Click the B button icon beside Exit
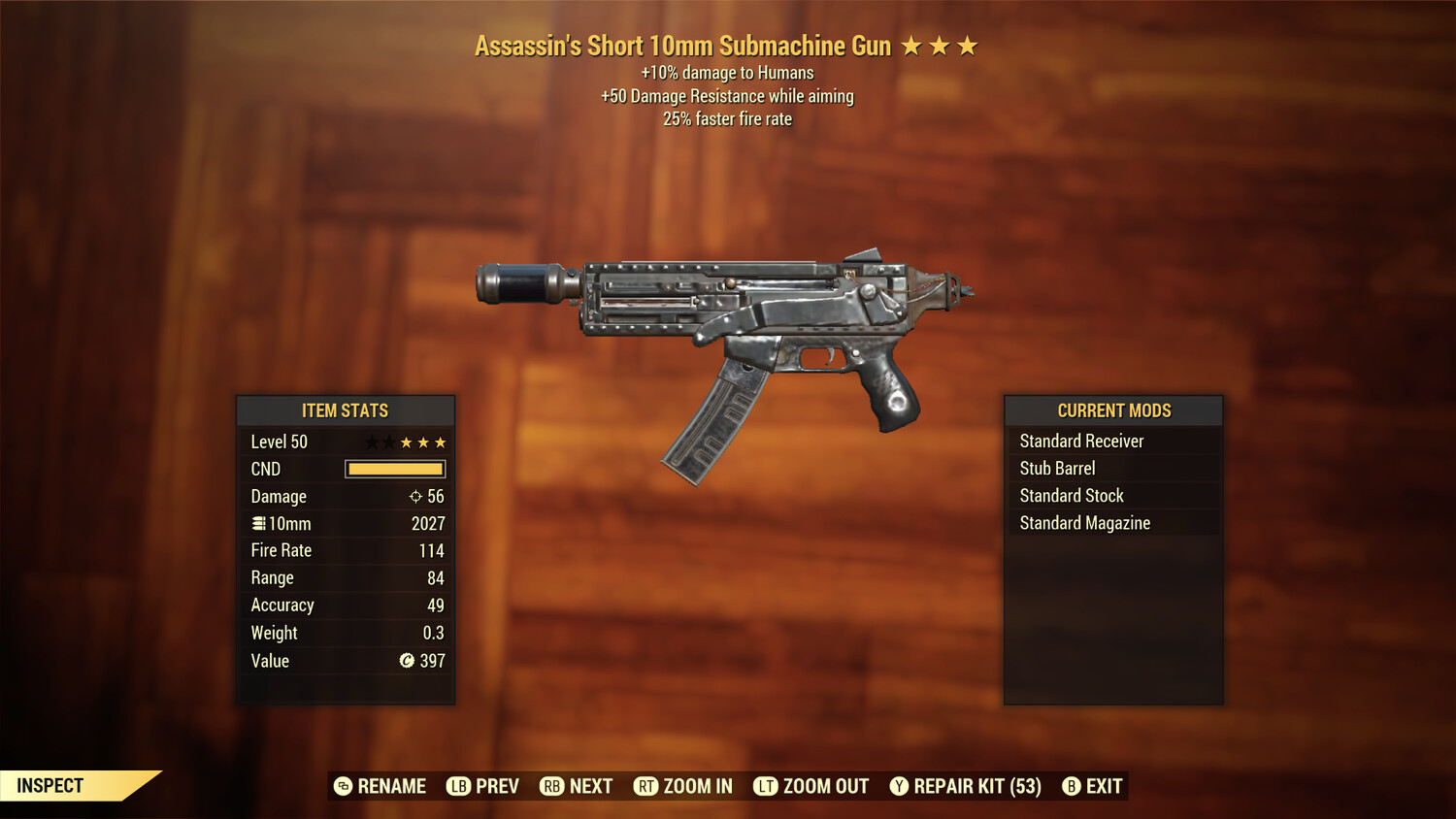 (1072, 786)
